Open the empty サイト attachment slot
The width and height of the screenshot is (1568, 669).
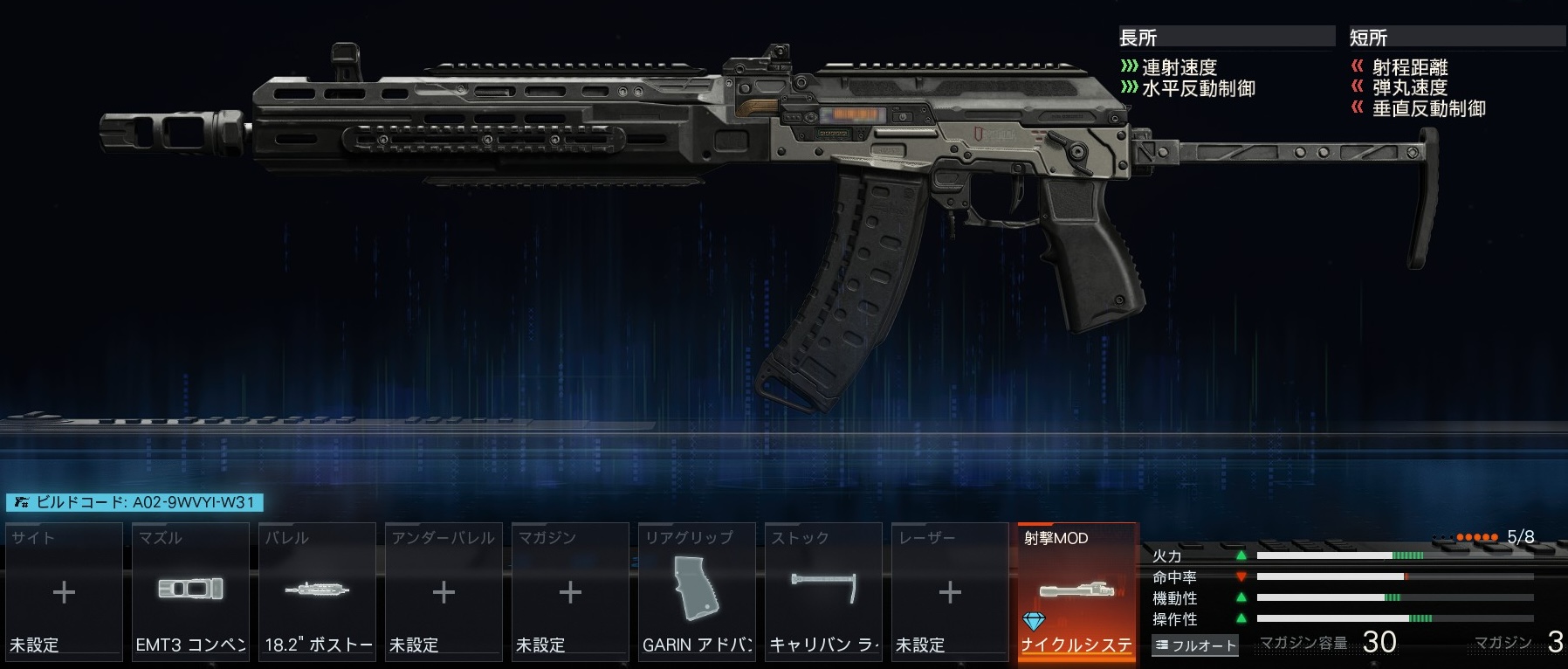point(64,591)
